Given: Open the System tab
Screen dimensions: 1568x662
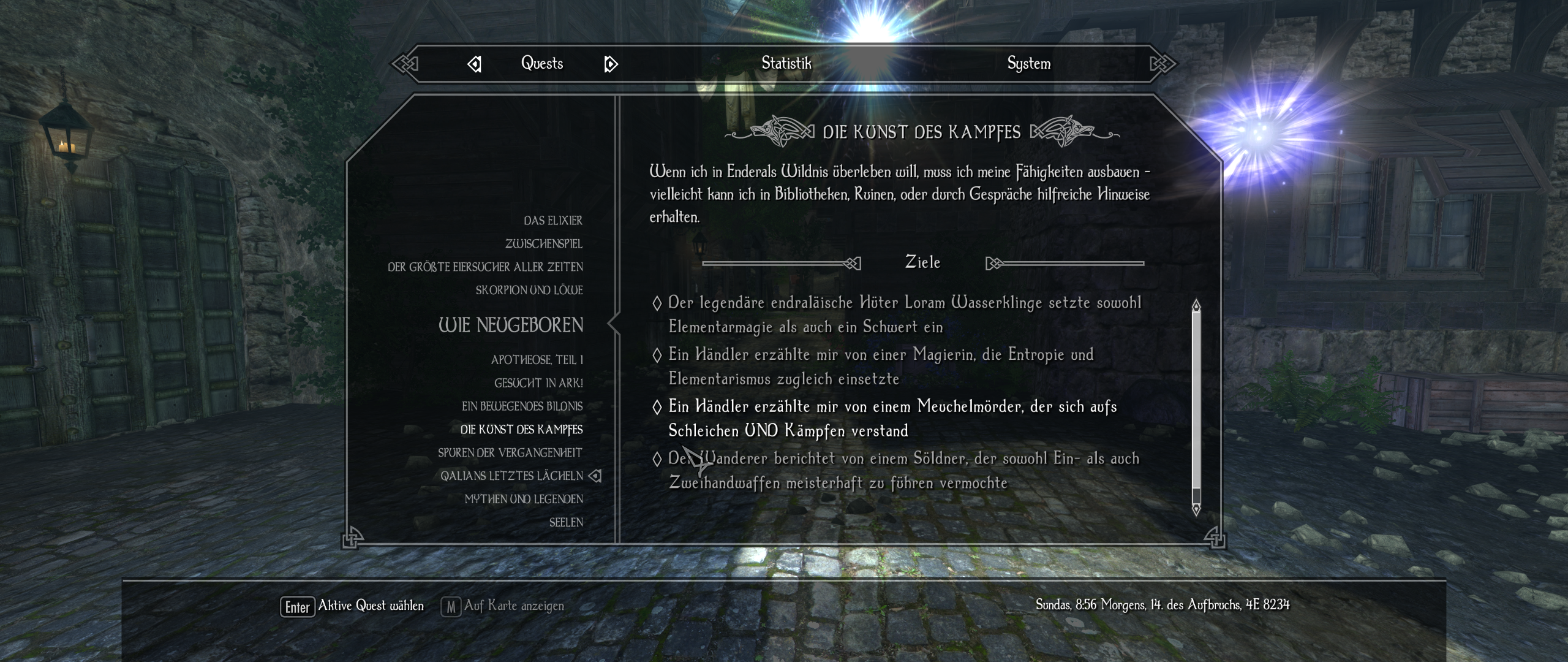Looking at the screenshot, I should 1029,63.
